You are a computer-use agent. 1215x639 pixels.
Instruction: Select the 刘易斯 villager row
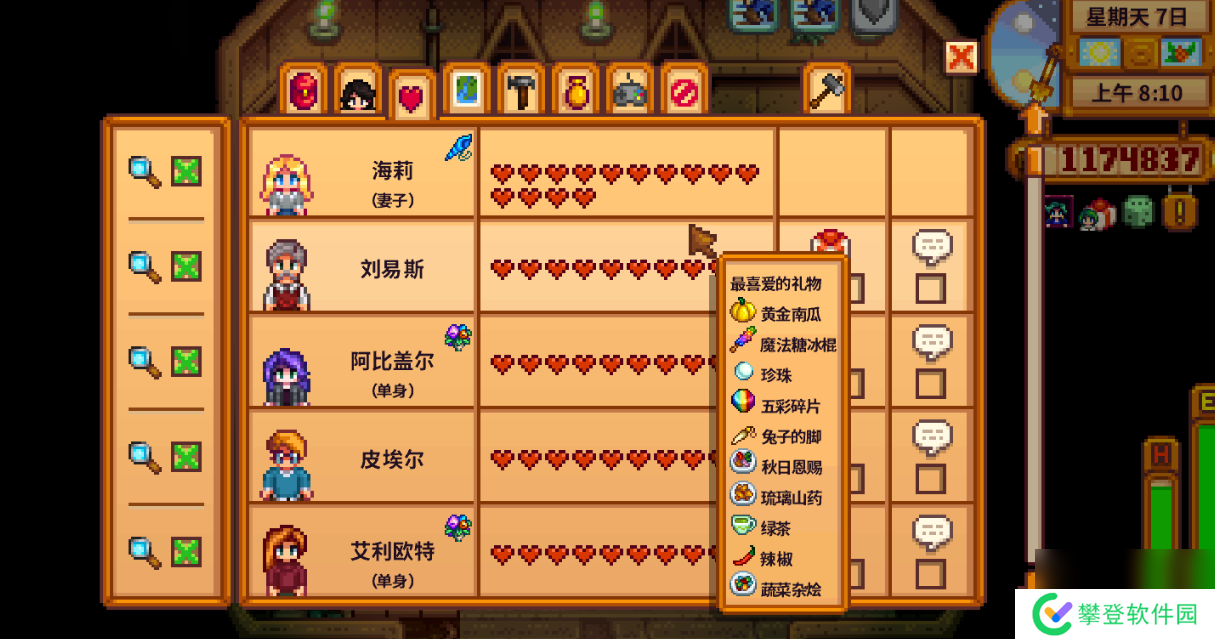click(362, 268)
